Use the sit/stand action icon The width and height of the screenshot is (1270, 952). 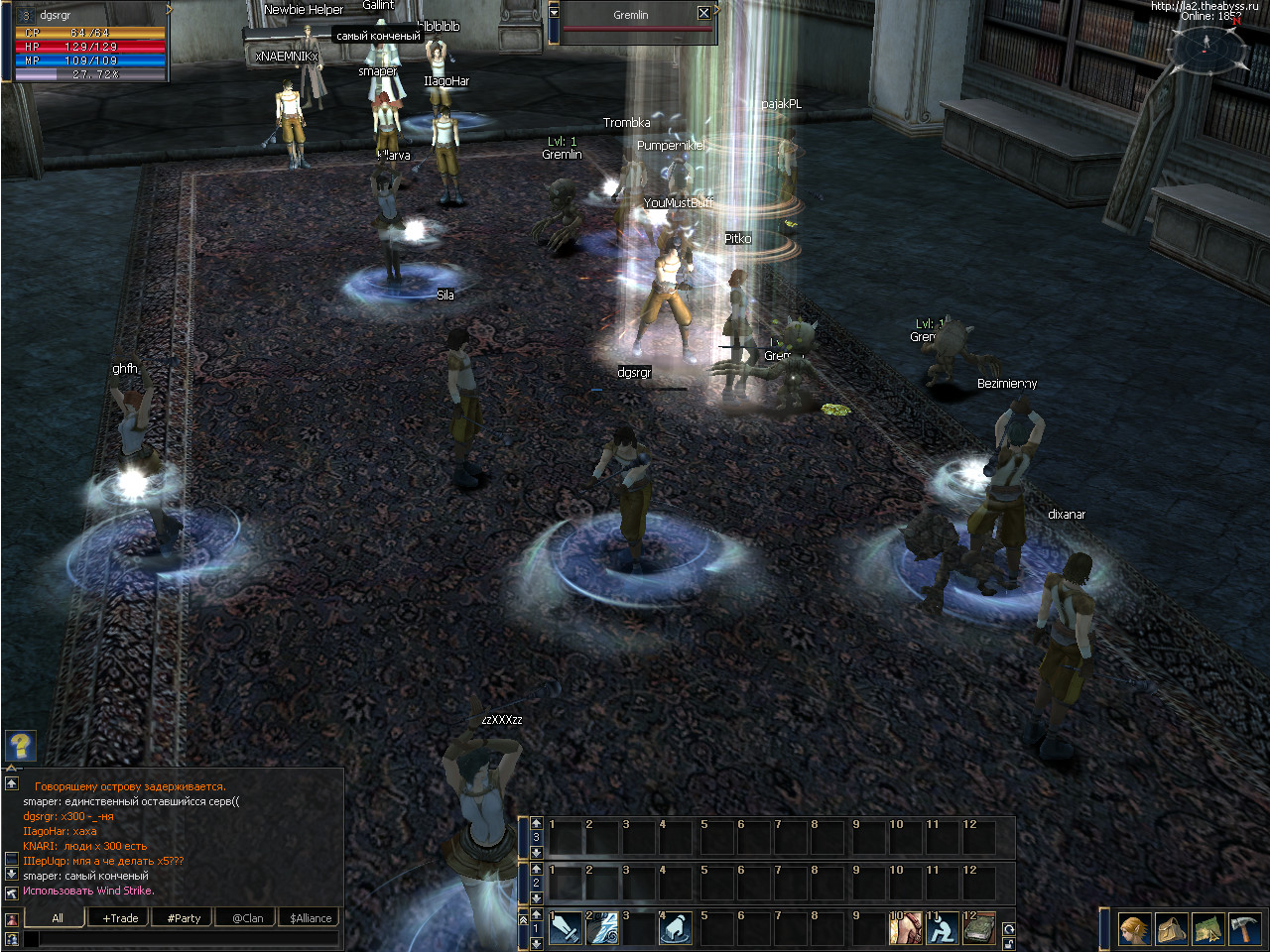pyautogui.click(x=942, y=929)
